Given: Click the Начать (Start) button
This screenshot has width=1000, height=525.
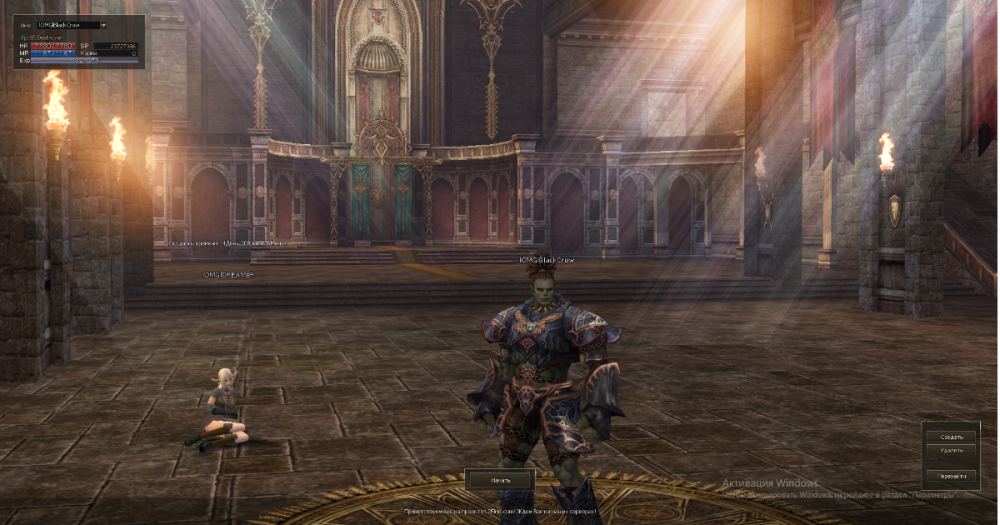Looking at the screenshot, I should (x=500, y=480).
